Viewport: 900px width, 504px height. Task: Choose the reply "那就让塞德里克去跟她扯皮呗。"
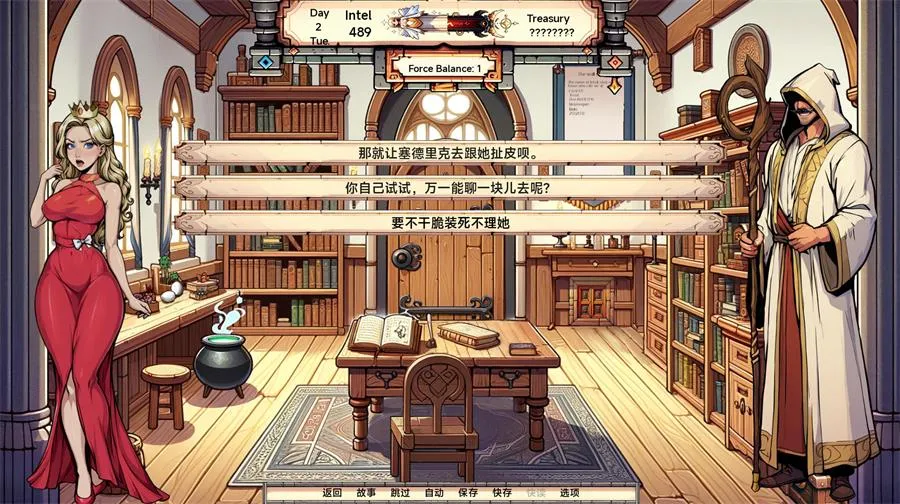click(x=449, y=154)
